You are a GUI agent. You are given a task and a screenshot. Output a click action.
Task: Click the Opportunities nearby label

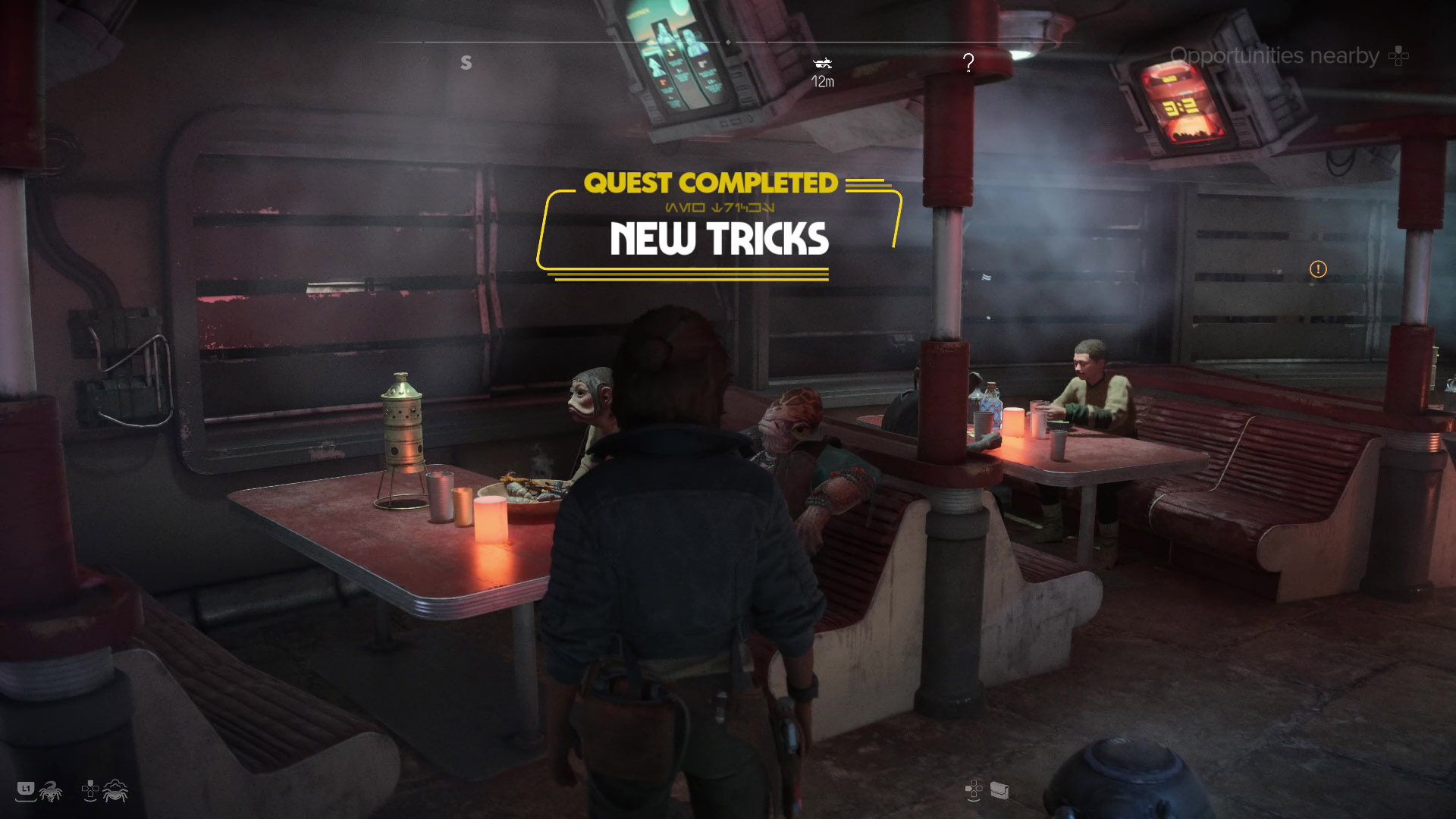(x=1275, y=55)
